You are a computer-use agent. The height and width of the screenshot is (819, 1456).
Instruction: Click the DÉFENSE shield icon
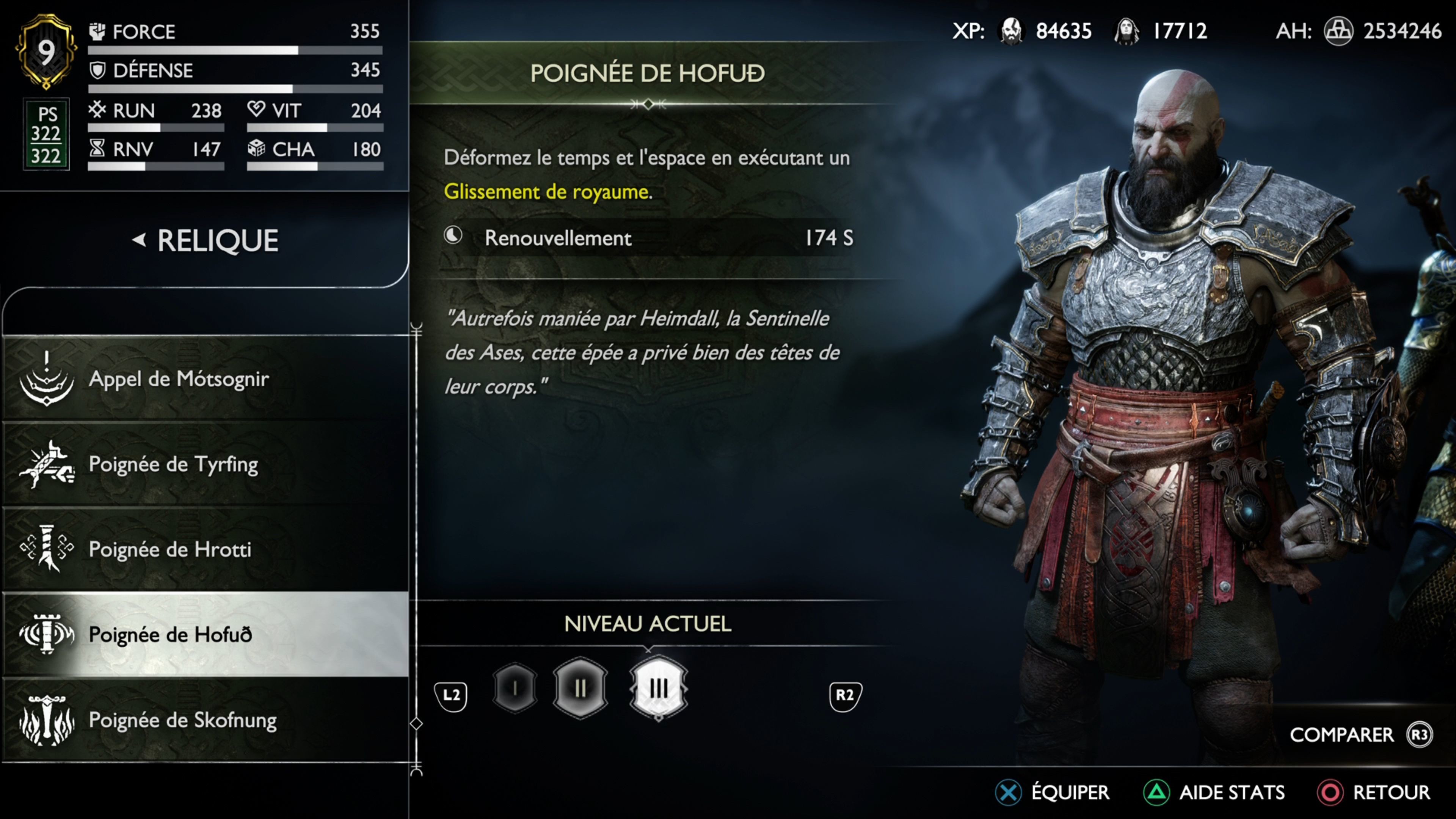tap(97, 70)
